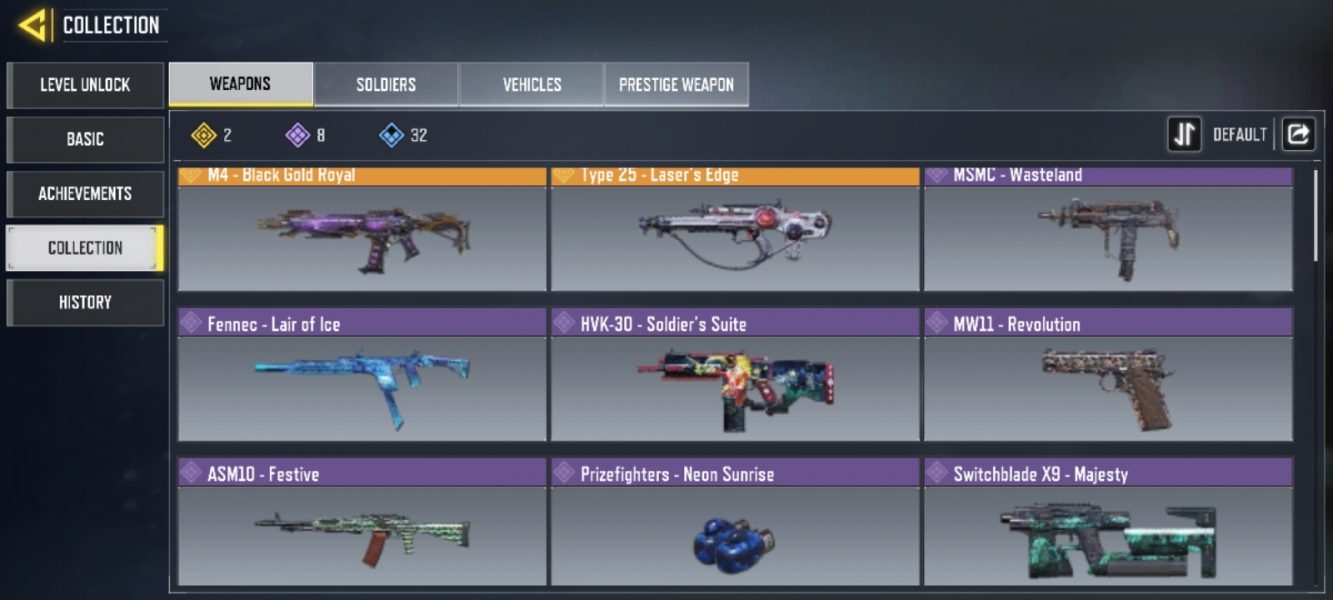Toggle the sort order button

tap(1185, 134)
